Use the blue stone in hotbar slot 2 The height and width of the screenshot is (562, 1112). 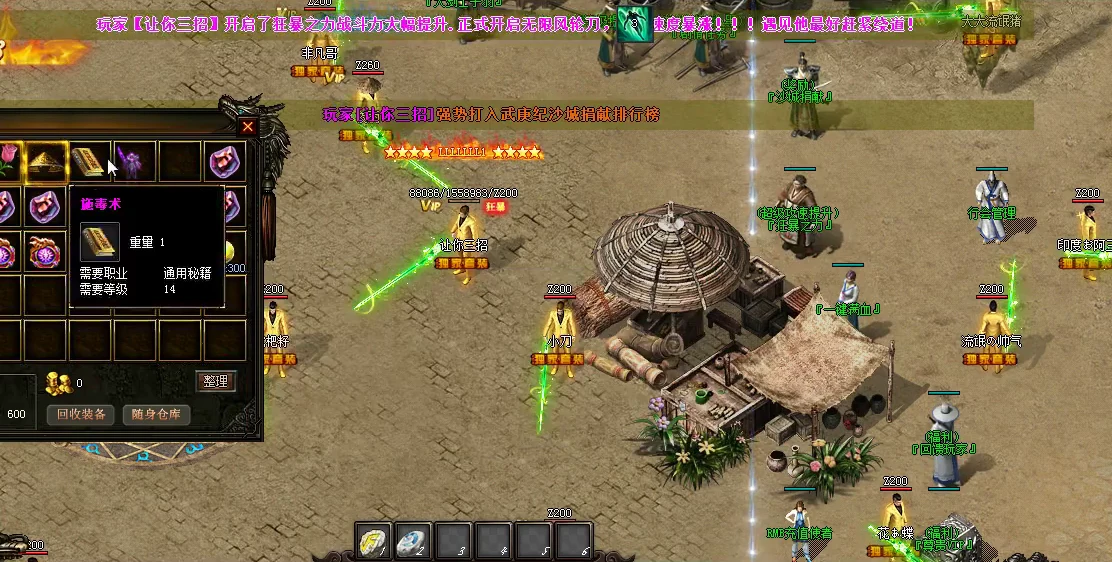point(413,540)
